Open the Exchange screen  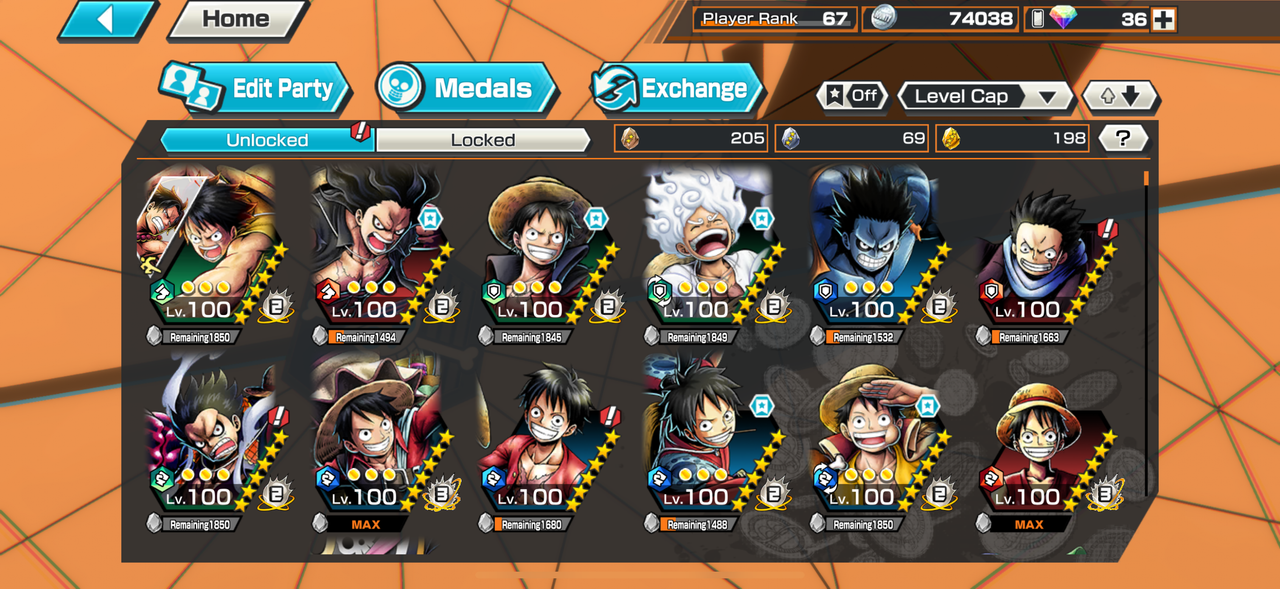pos(676,88)
